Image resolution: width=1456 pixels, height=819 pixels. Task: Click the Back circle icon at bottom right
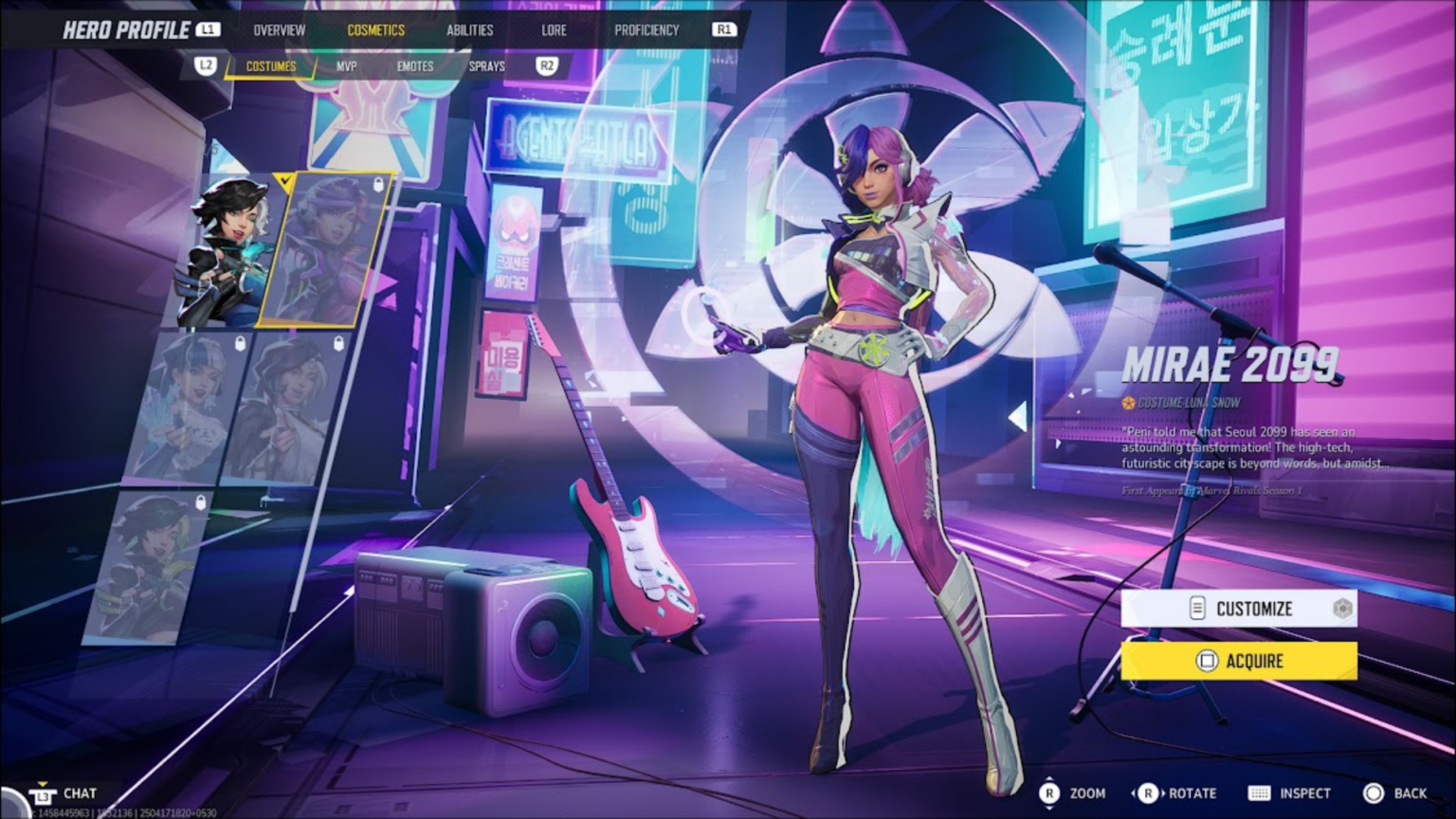coord(1376,793)
